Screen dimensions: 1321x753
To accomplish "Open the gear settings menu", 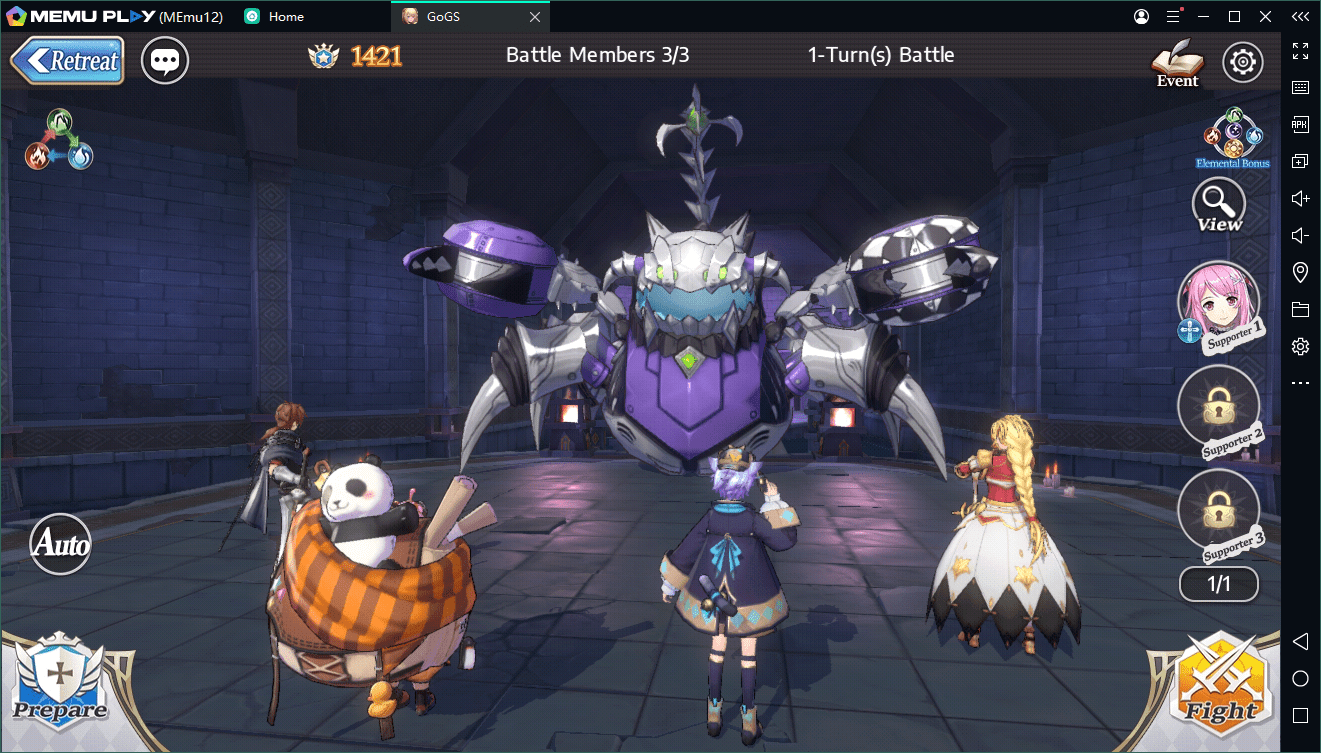I will click(x=1243, y=62).
